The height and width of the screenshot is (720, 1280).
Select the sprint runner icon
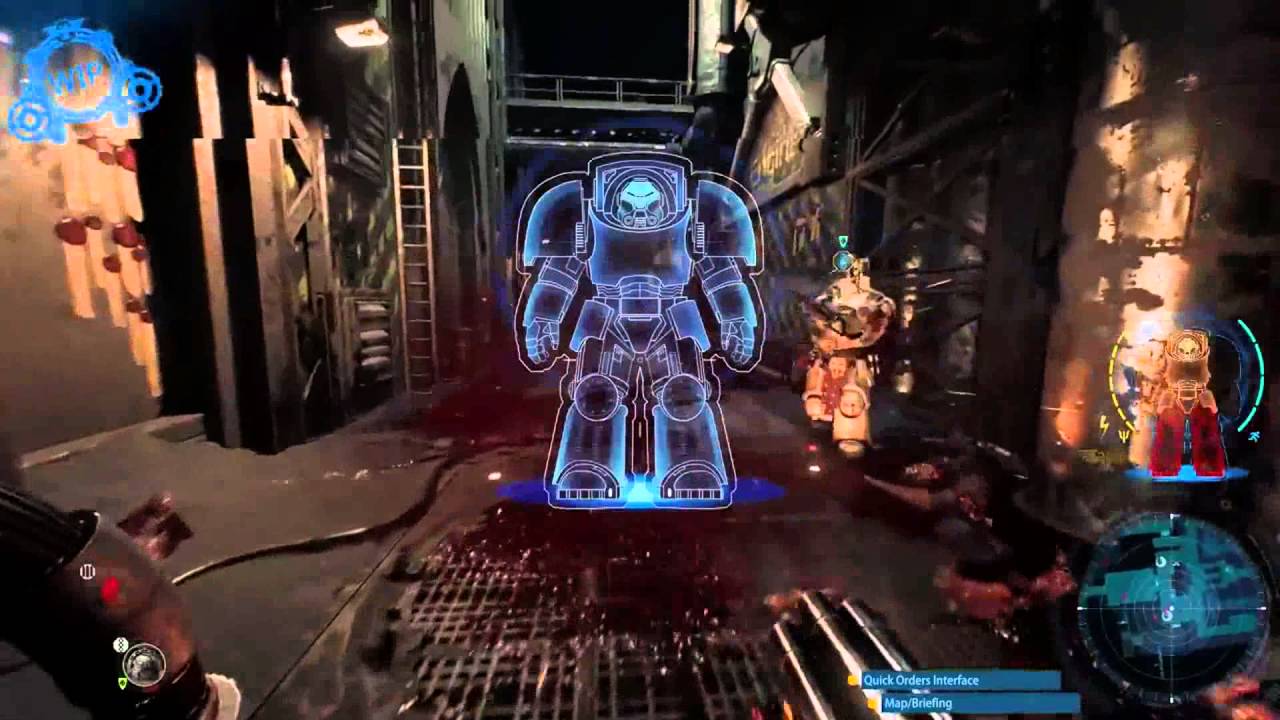click(1256, 436)
